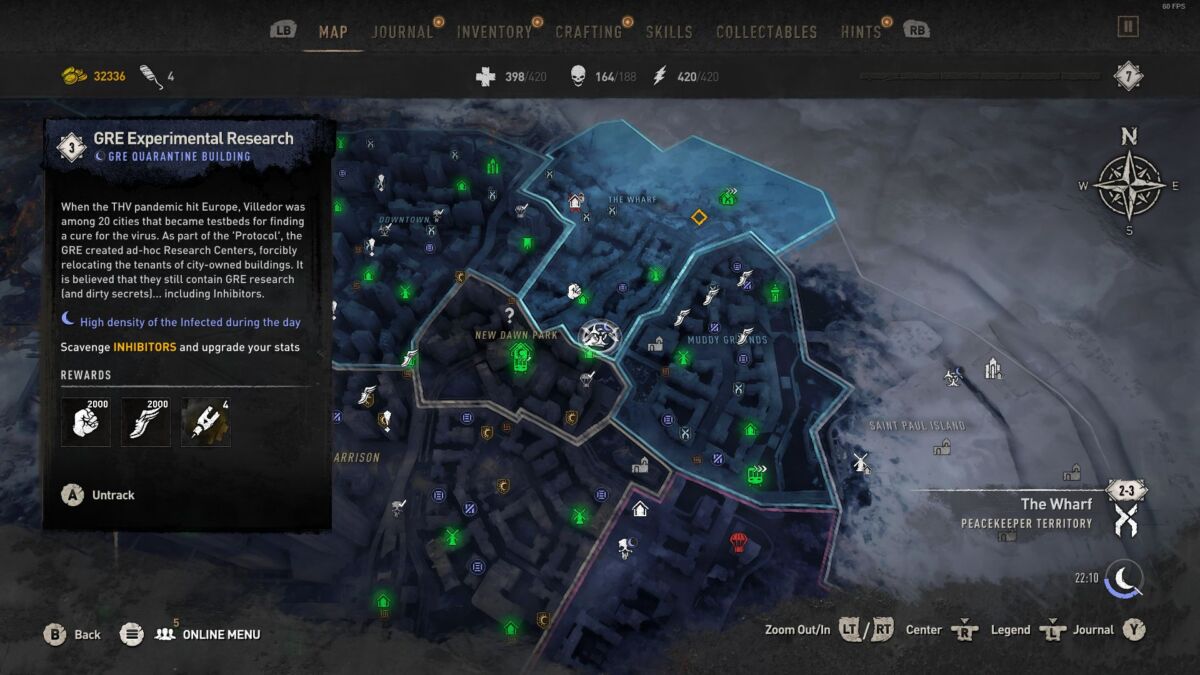Select the inhibitor syringe reward icon
The image size is (1200, 675).
click(206, 422)
